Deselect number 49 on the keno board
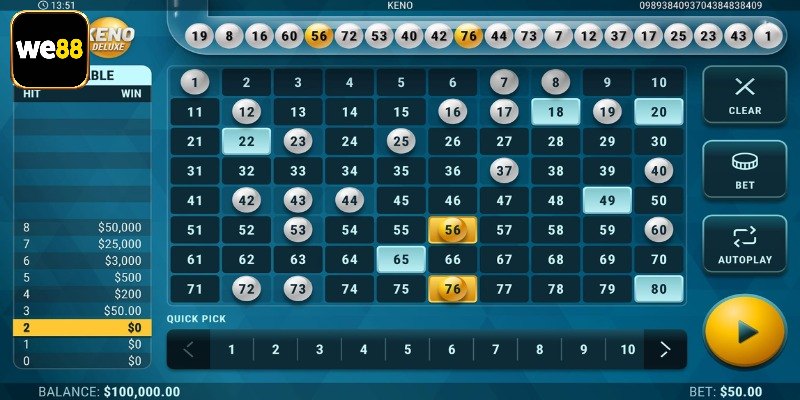Image resolution: width=800 pixels, height=400 pixels. point(606,200)
